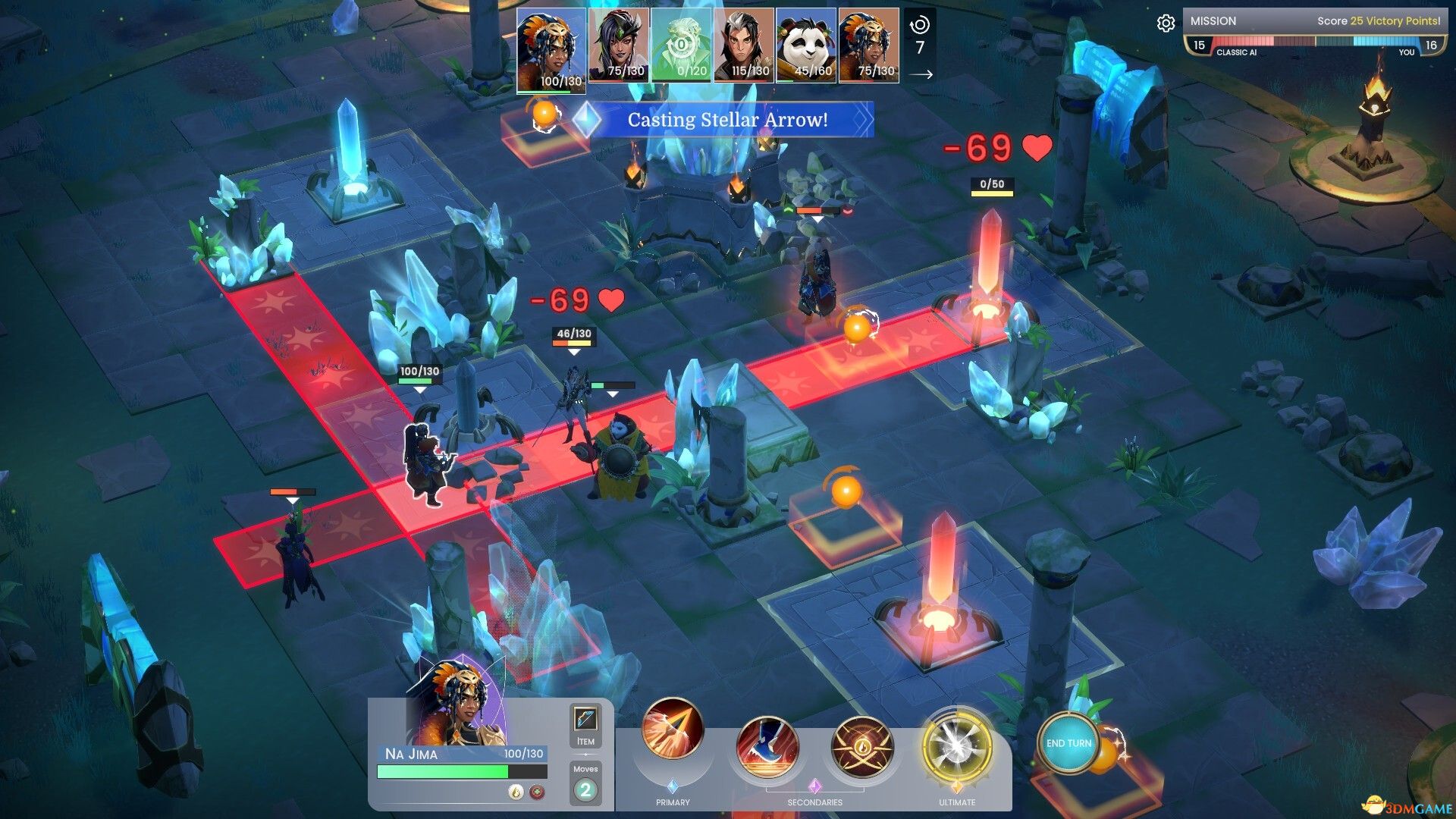Open the SECONDARIES ability group label
This screenshot has width=1456, height=819.
point(814,802)
